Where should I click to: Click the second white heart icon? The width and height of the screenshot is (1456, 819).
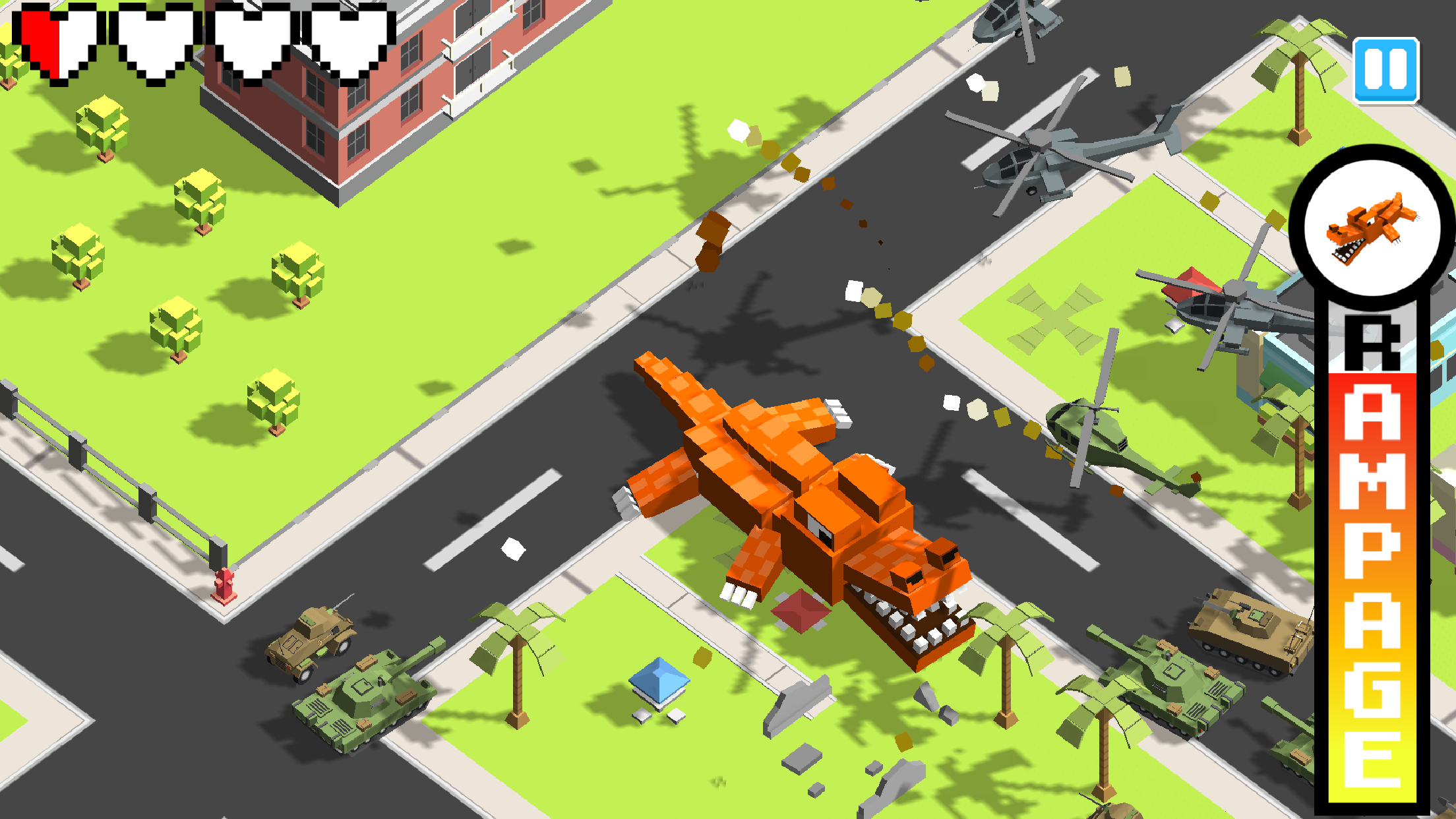(x=148, y=46)
